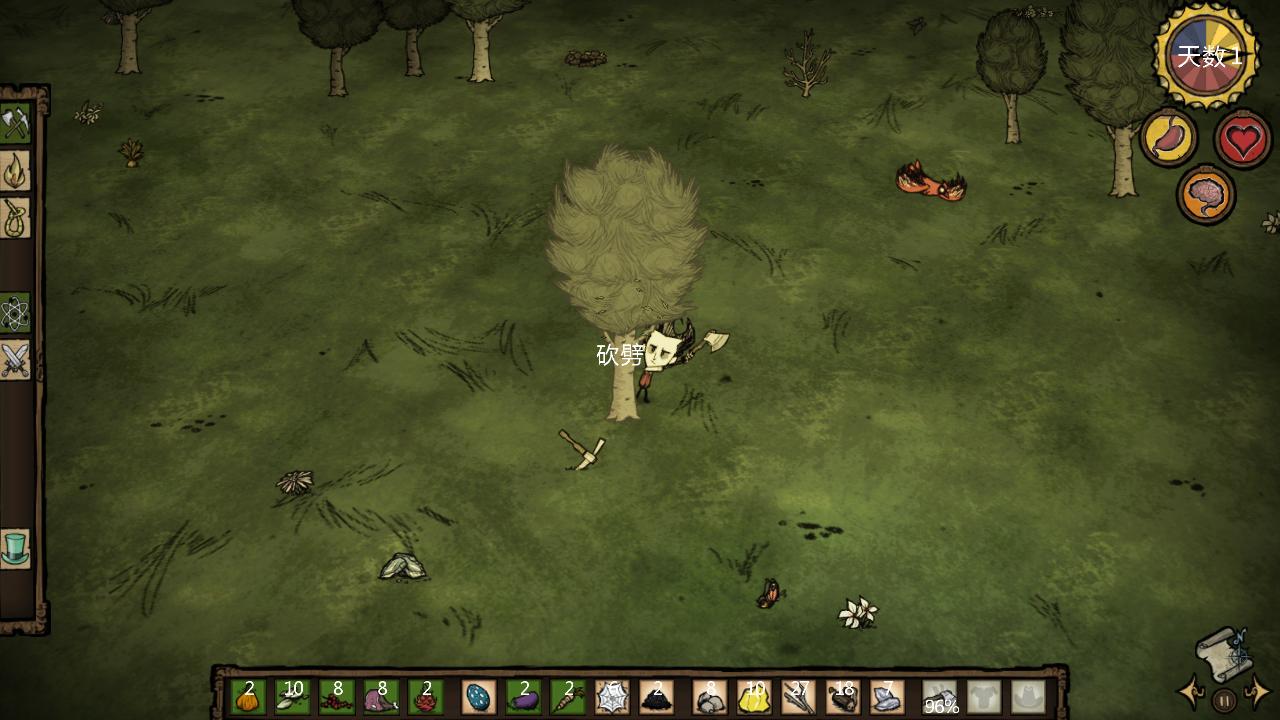This screenshot has width=1280, height=720.
Task: Select the seeds inventory slot
Action: coord(293,697)
